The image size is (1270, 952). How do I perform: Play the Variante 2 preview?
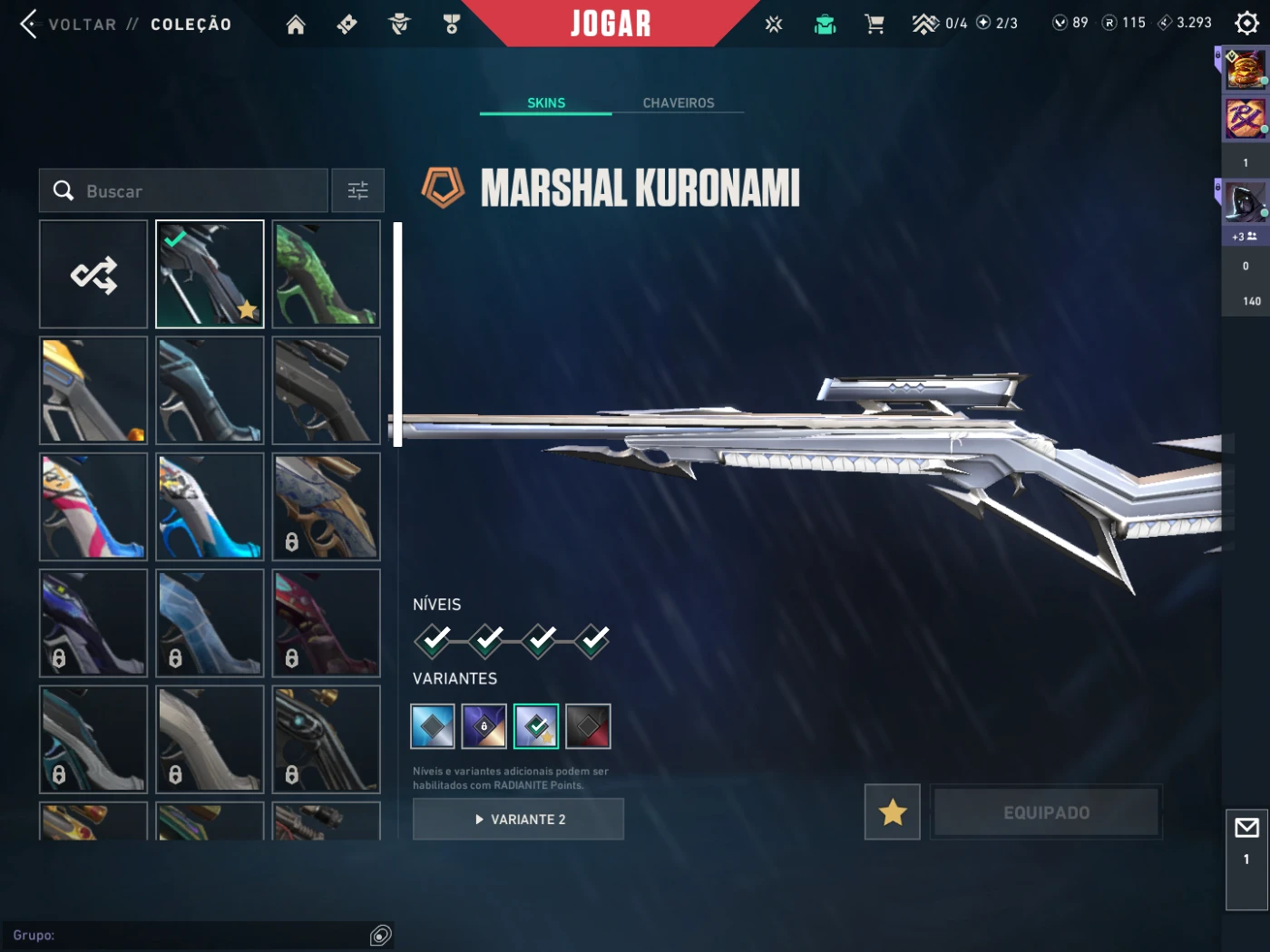tap(518, 820)
